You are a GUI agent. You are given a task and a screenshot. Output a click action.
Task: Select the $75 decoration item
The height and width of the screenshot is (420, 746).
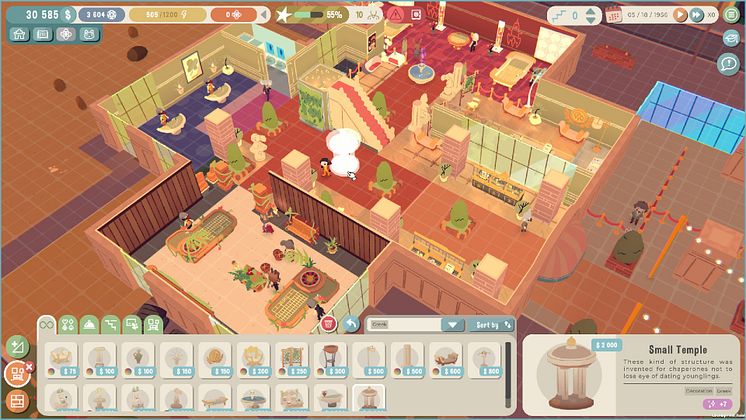click(61, 361)
